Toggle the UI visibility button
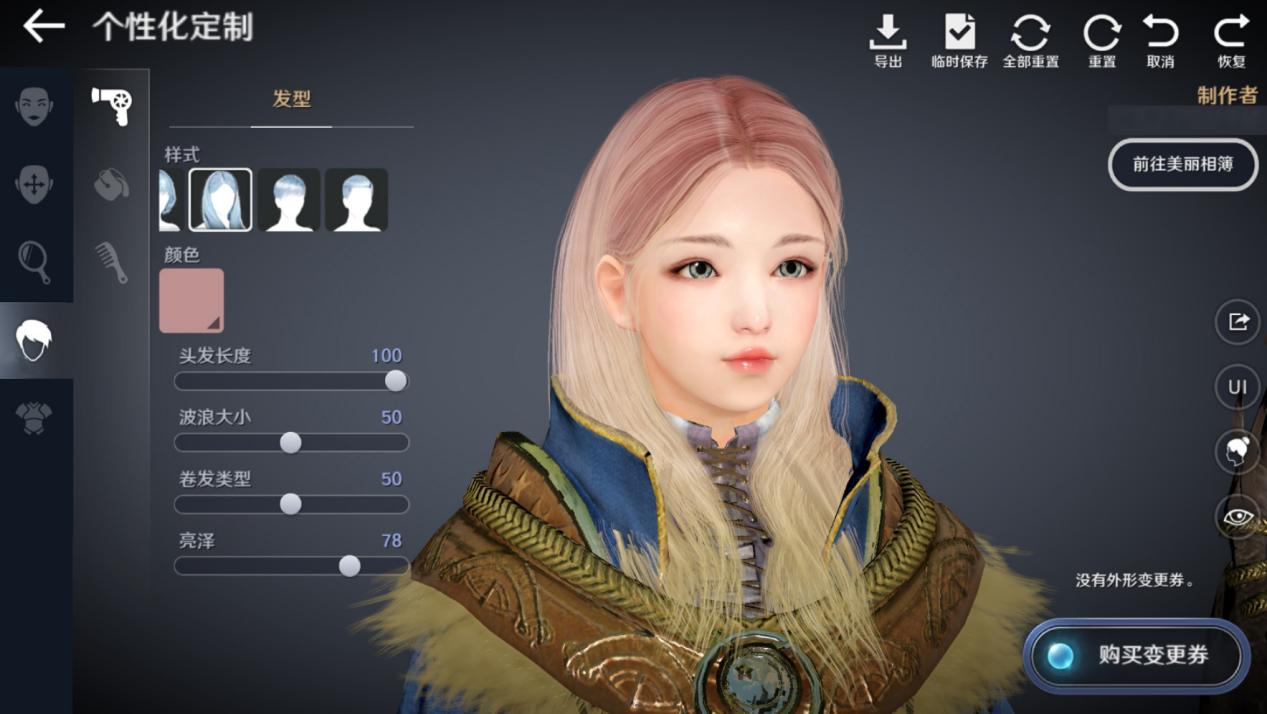1267x714 pixels. pos(1237,387)
